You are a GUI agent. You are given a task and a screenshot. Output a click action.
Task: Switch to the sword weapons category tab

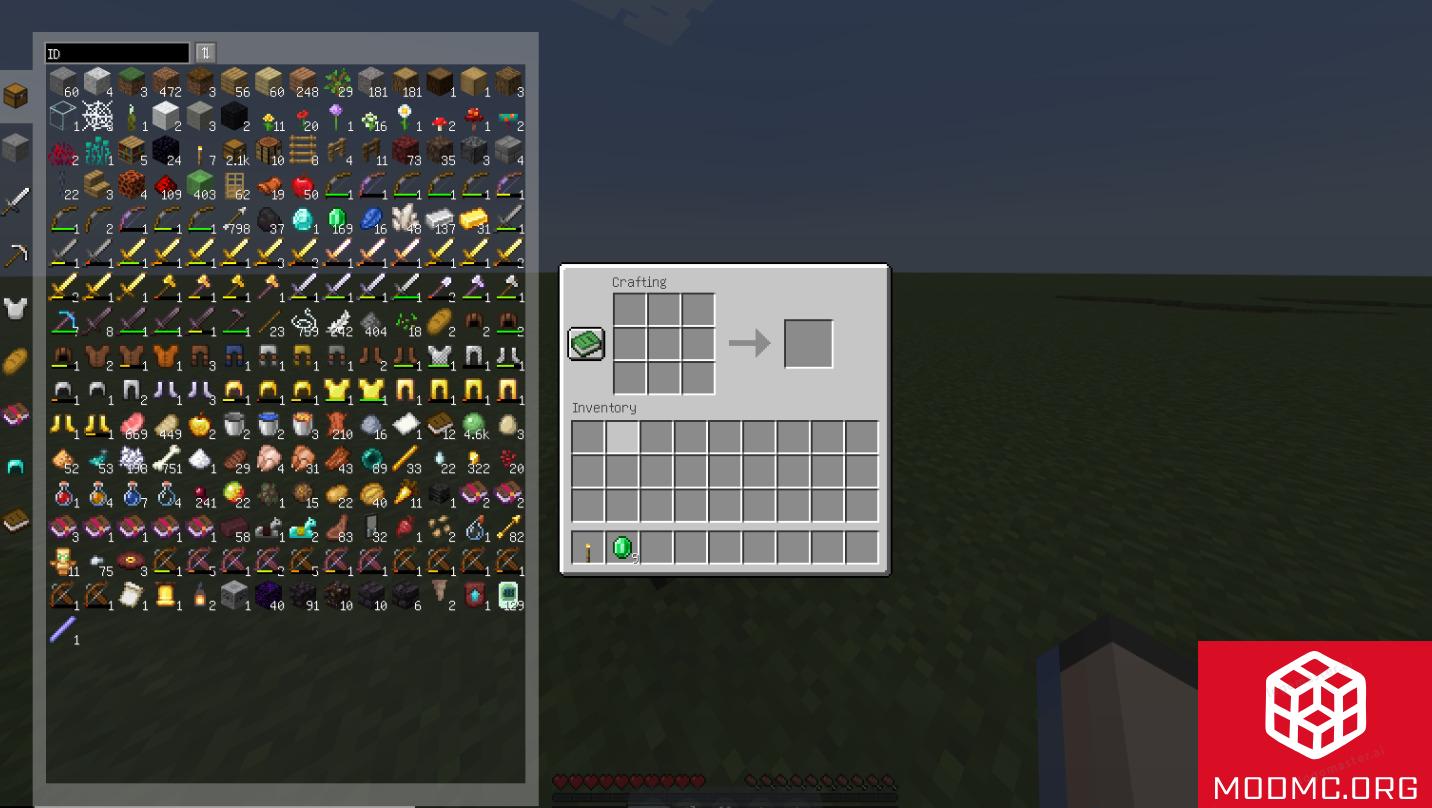click(x=16, y=200)
